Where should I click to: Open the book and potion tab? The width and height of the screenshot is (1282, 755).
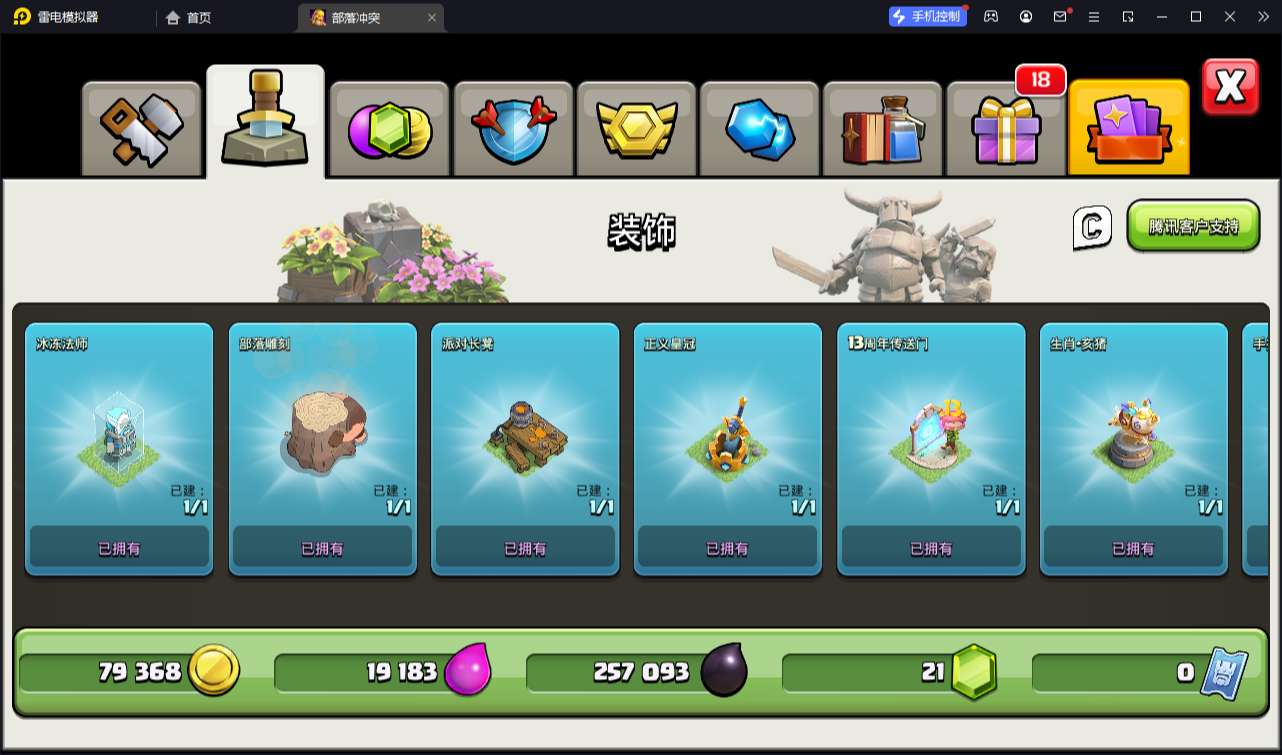coord(883,129)
